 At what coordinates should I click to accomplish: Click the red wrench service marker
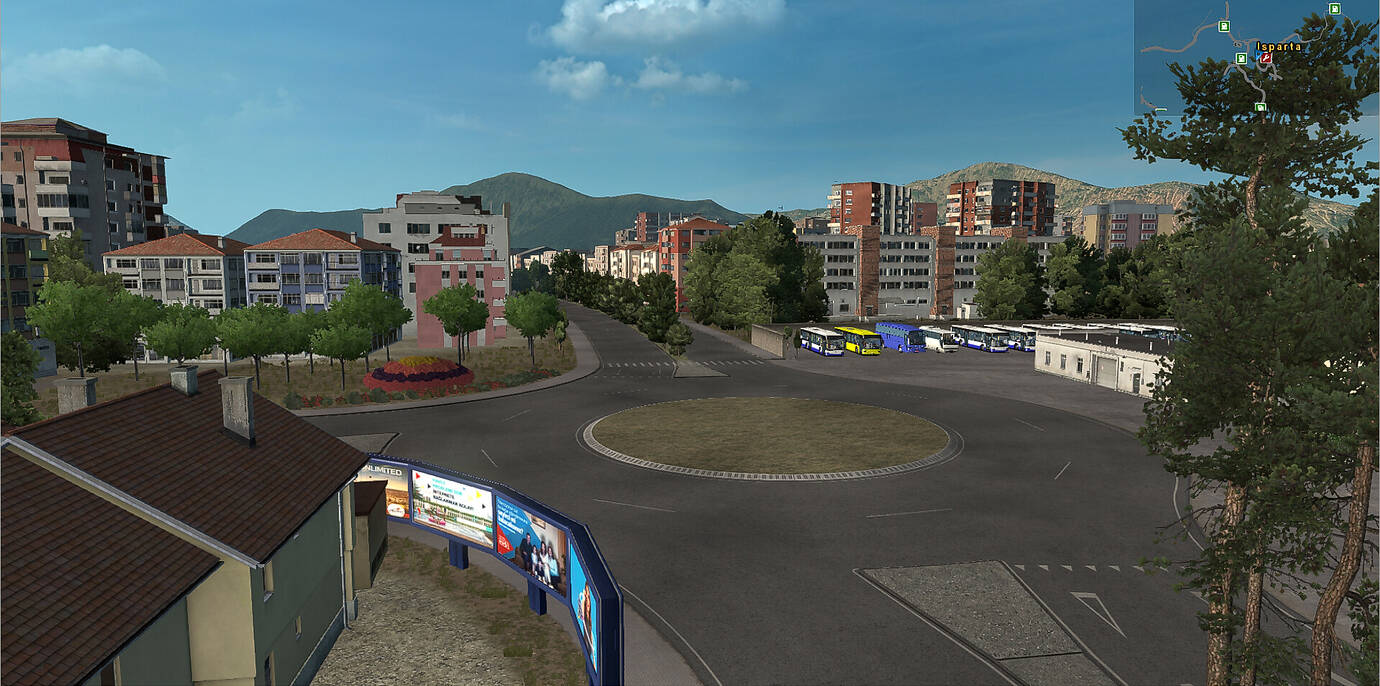point(1266,58)
